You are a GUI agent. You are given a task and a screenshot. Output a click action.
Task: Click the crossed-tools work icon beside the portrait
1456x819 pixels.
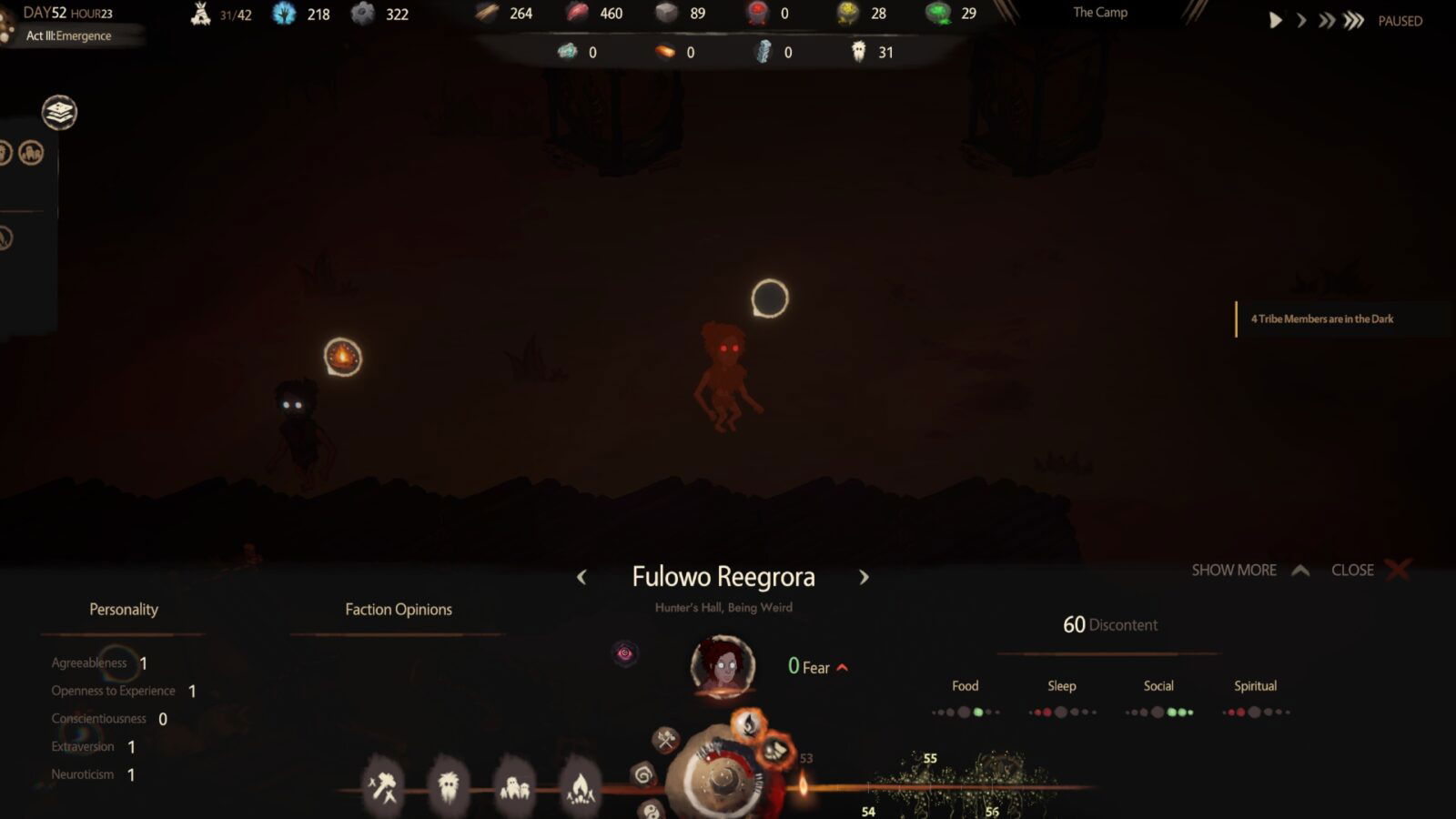[x=667, y=740]
